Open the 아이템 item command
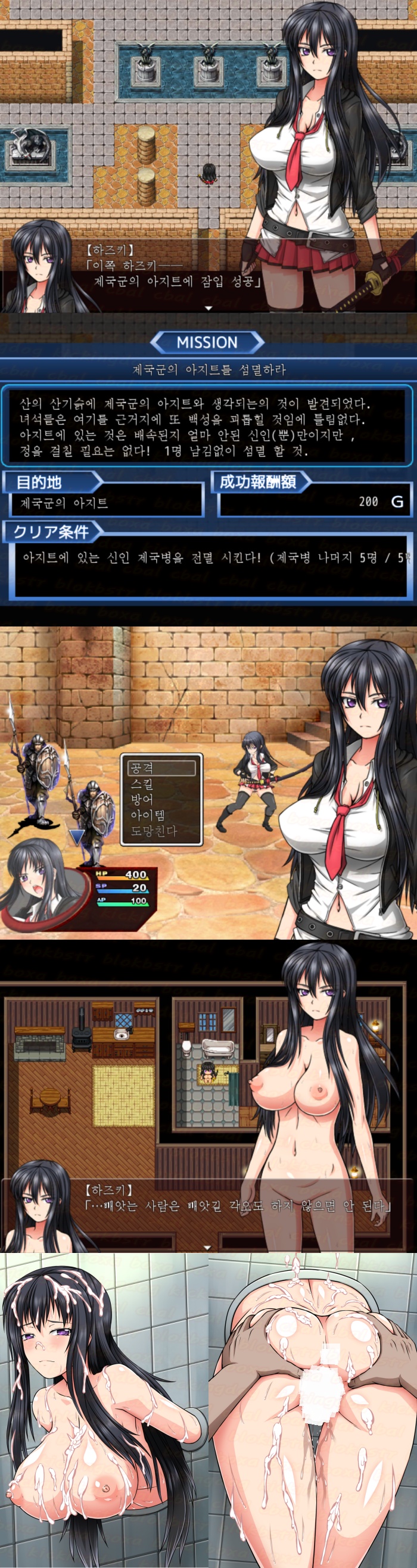The height and width of the screenshot is (1568, 417). (148, 815)
